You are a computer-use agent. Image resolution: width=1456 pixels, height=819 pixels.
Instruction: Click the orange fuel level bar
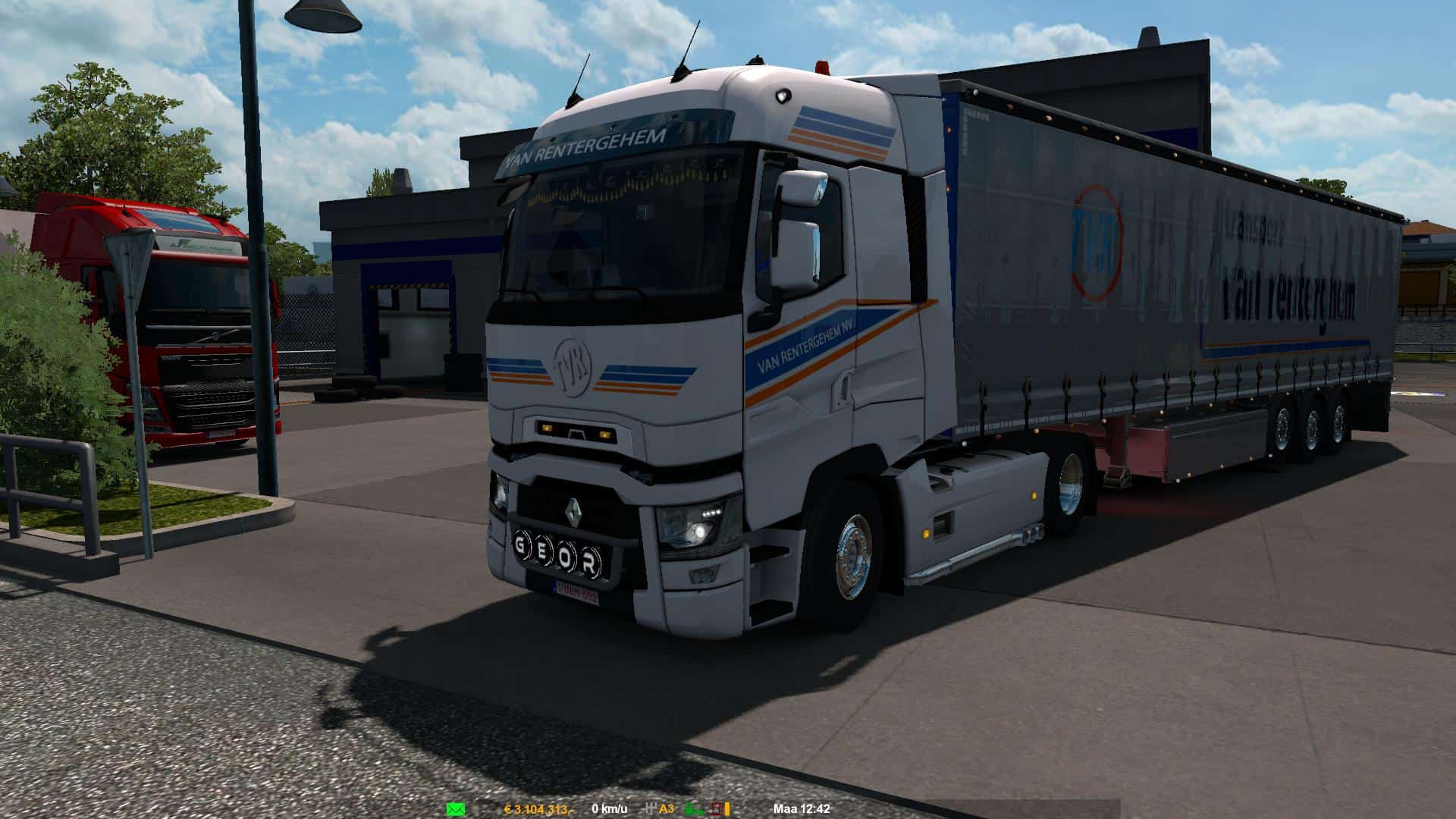(728, 808)
